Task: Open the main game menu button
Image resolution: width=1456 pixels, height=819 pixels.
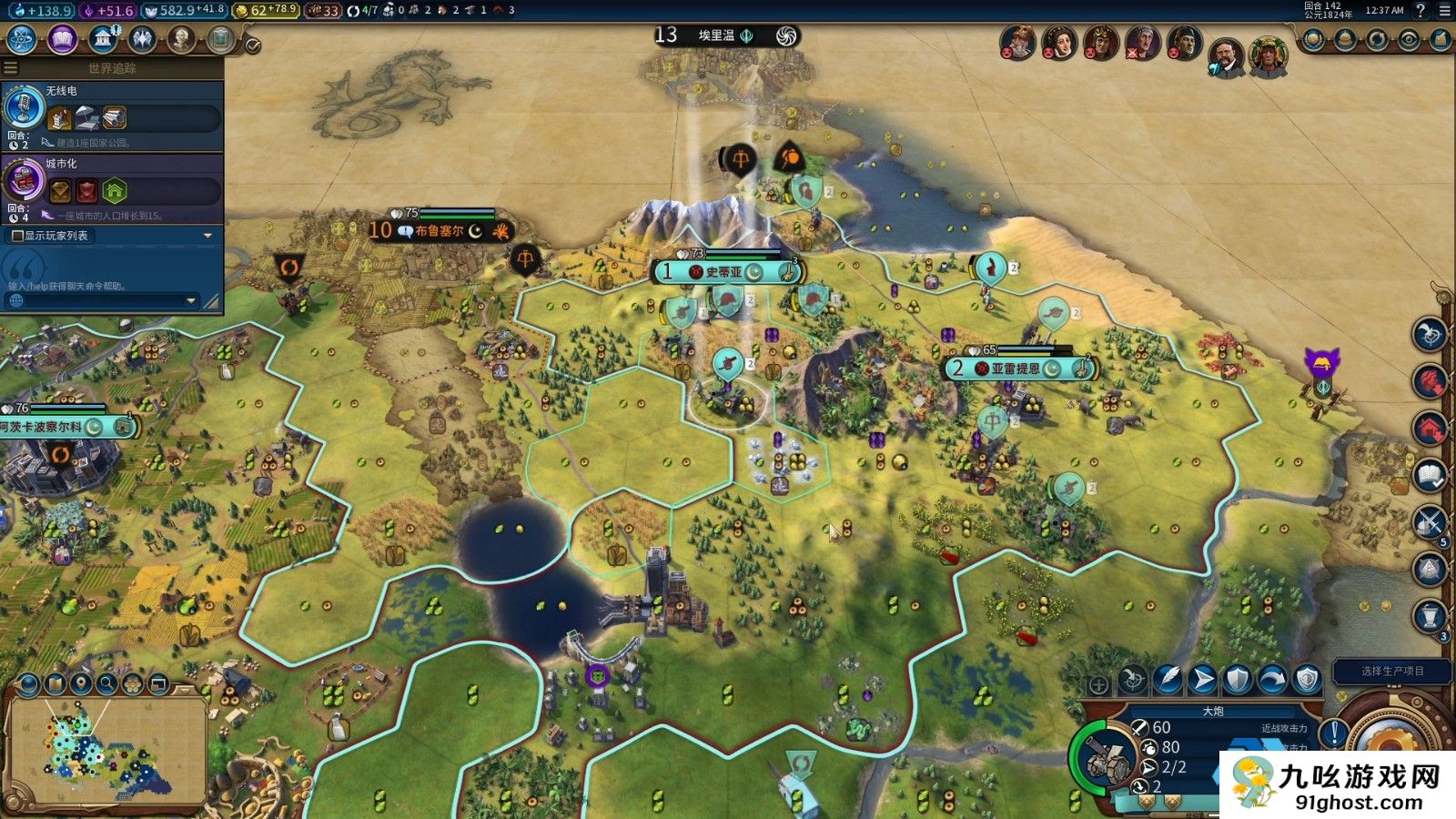Action: pyautogui.click(x=1444, y=11)
